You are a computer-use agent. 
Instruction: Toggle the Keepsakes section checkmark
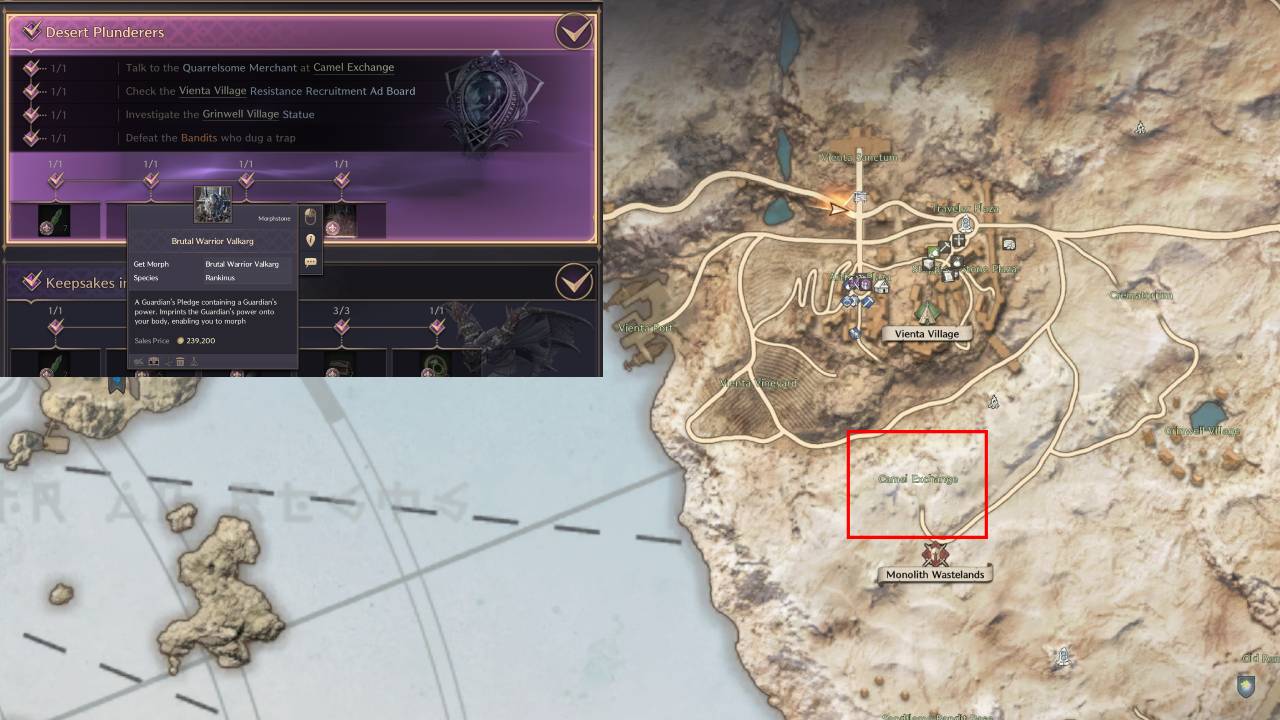coord(573,282)
